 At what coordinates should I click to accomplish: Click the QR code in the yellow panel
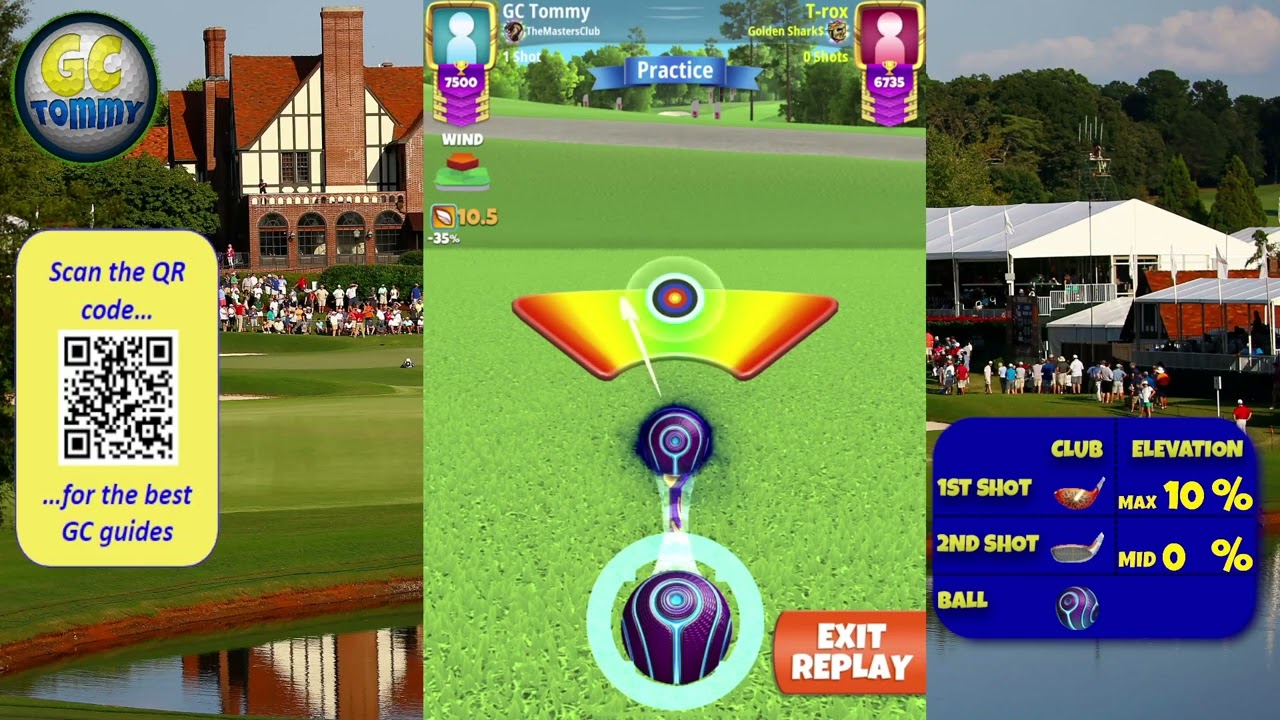[118, 397]
